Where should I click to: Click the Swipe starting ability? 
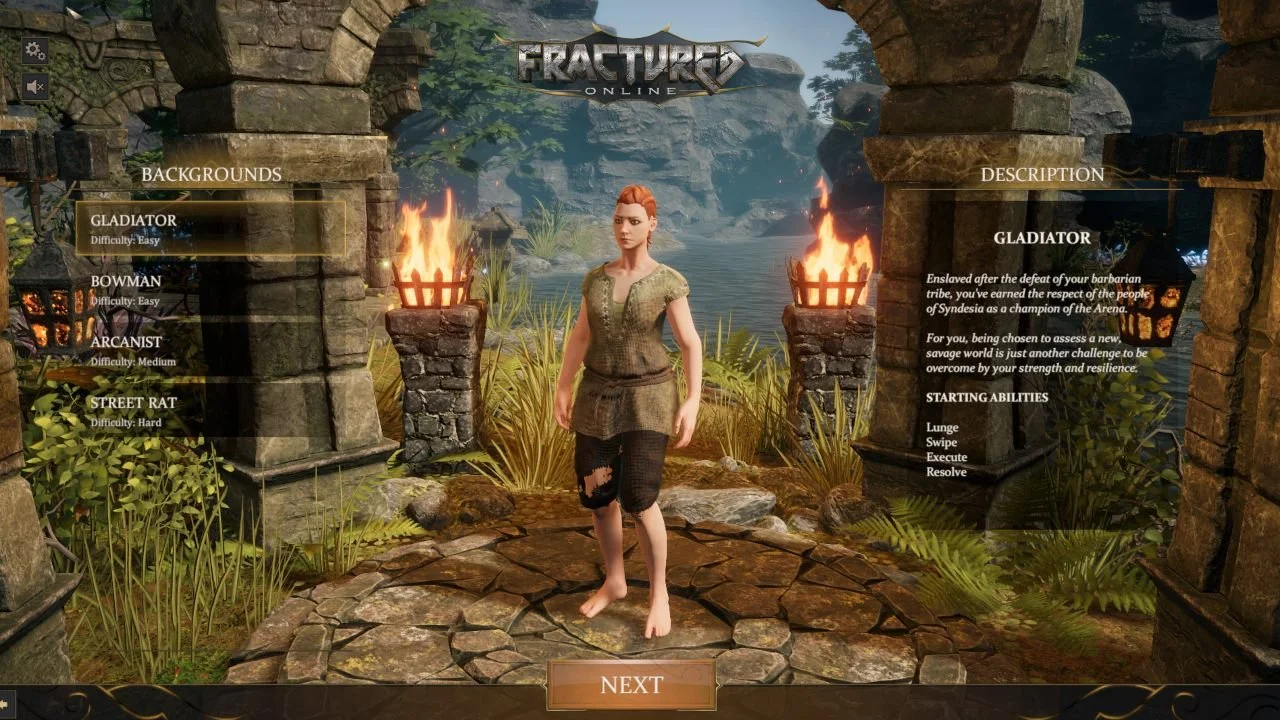coord(941,441)
